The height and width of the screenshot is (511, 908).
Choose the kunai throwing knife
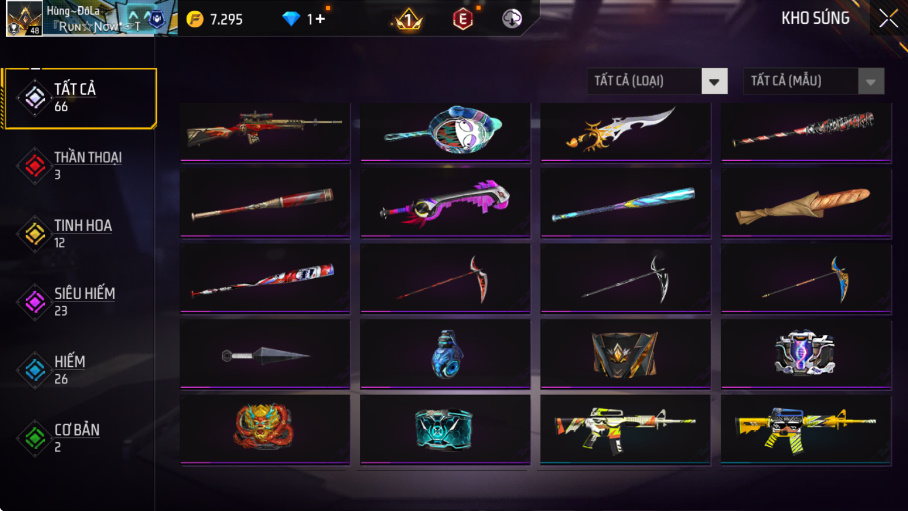pyautogui.click(x=265, y=354)
